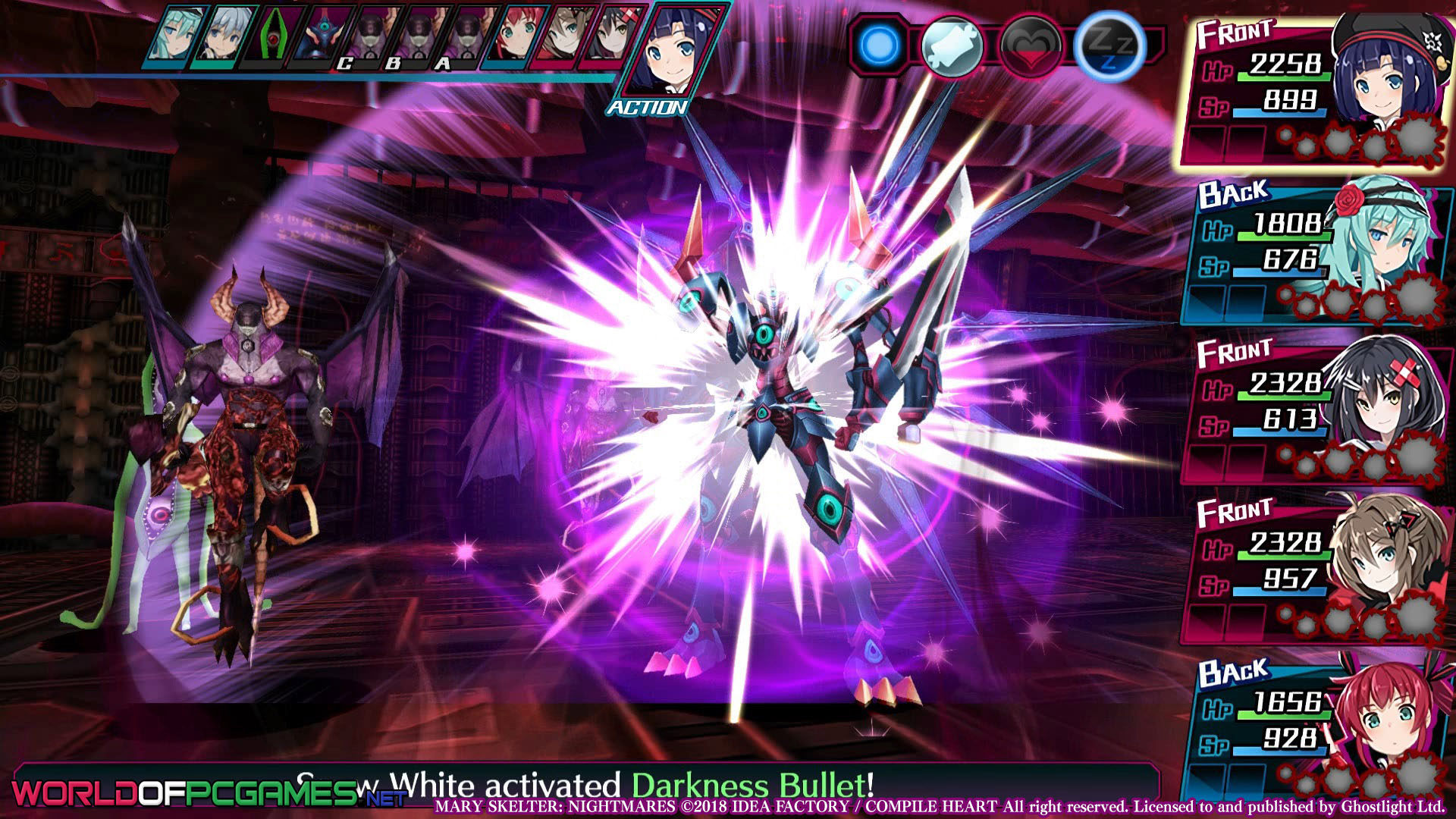Click the Zz sleep status icon
The width and height of the screenshot is (1456, 819).
coord(1108,45)
